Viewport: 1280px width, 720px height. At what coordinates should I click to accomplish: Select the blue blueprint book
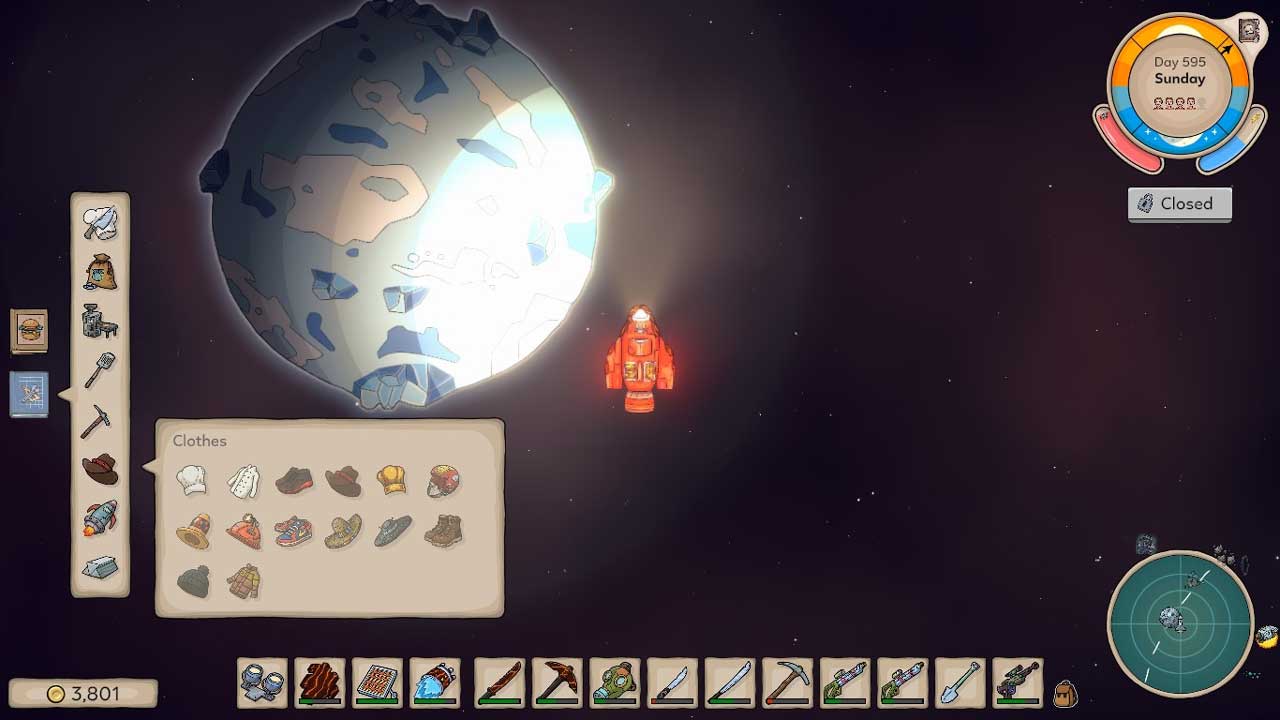tap(29, 393)
